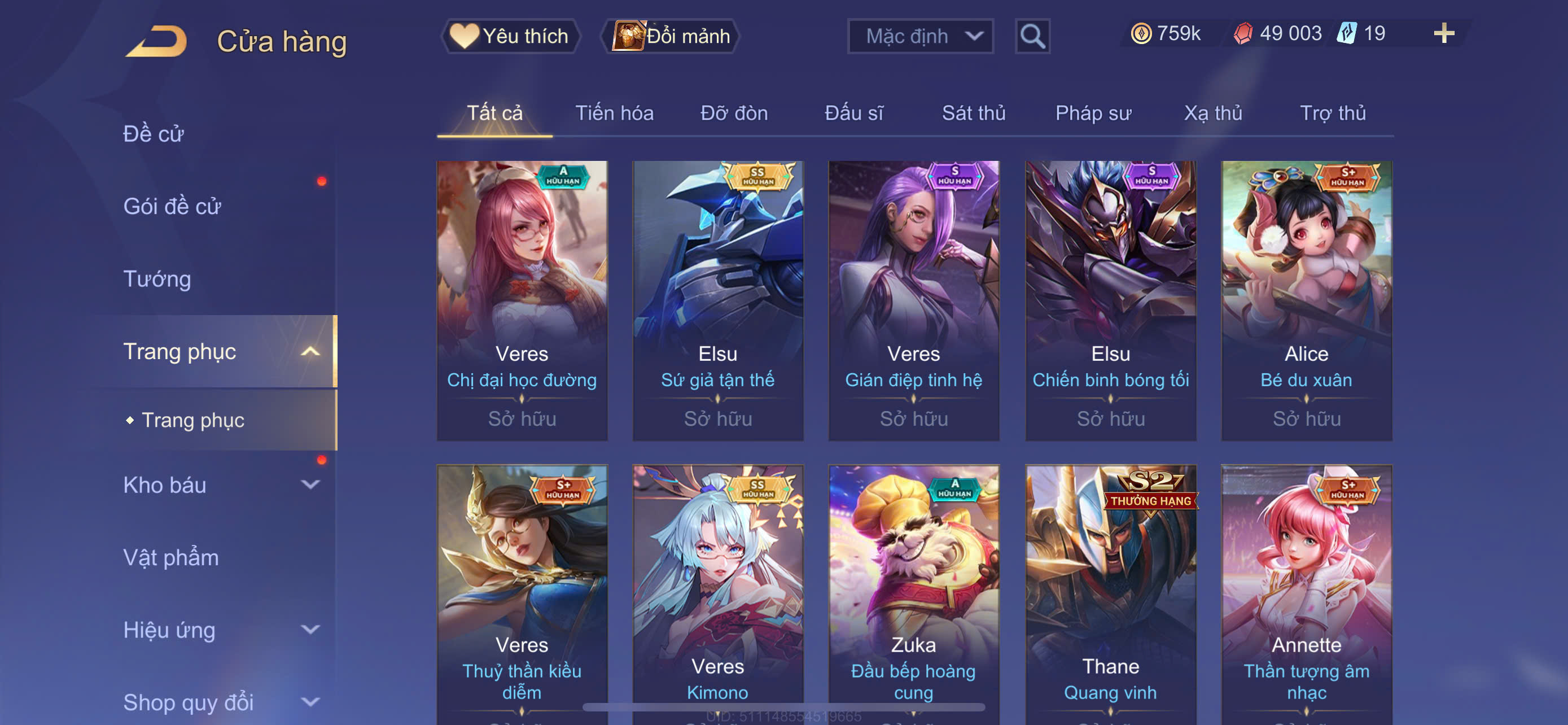Image resolution: width=1568 pixels, height=725 pixels.
Task: Go to the Tướng shop section
Action: [157, 278]
